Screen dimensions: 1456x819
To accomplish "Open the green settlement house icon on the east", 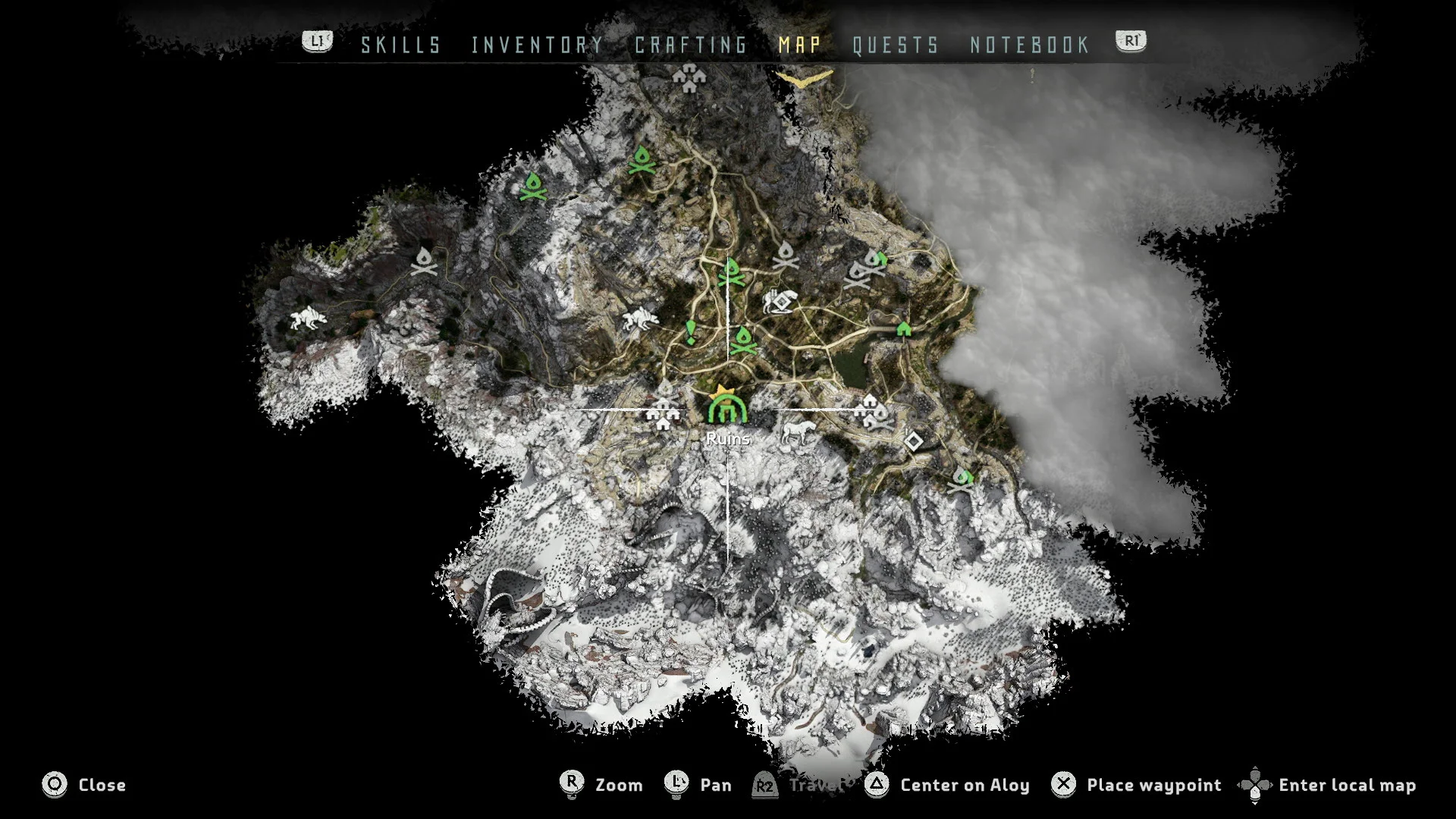I will click(902, 330).
